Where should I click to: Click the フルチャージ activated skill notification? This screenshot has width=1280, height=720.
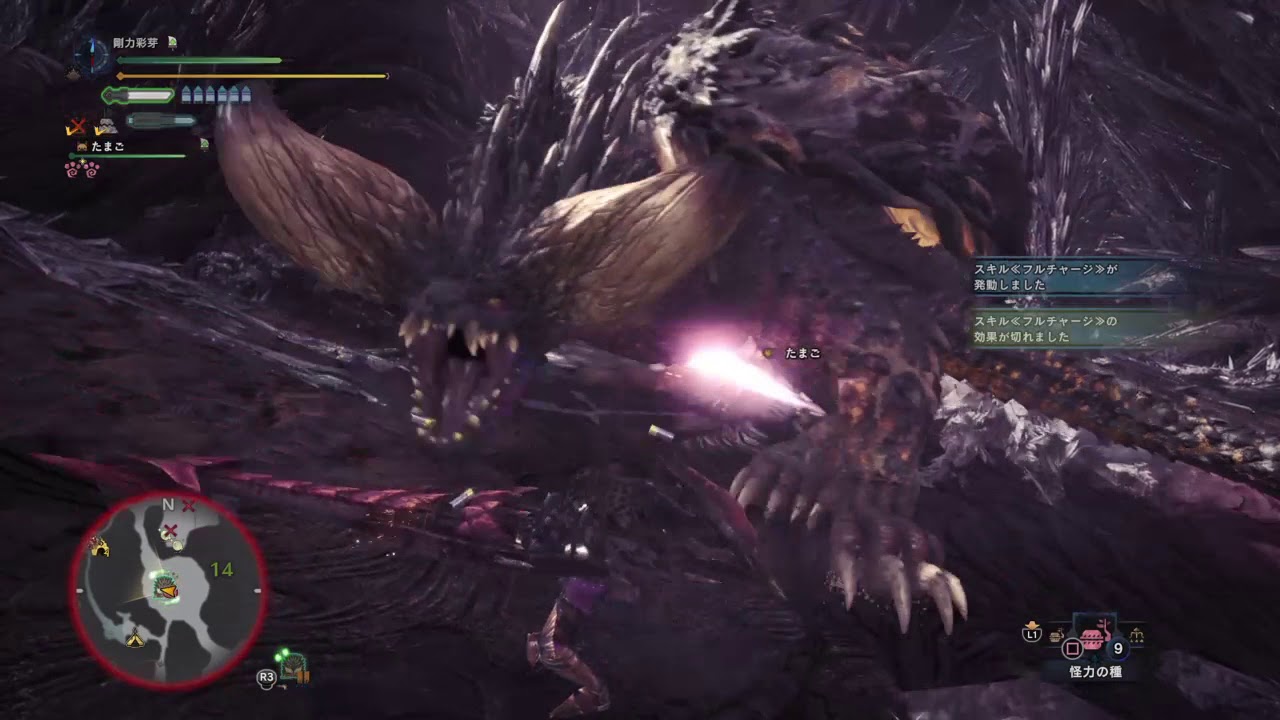point(1074,276)
